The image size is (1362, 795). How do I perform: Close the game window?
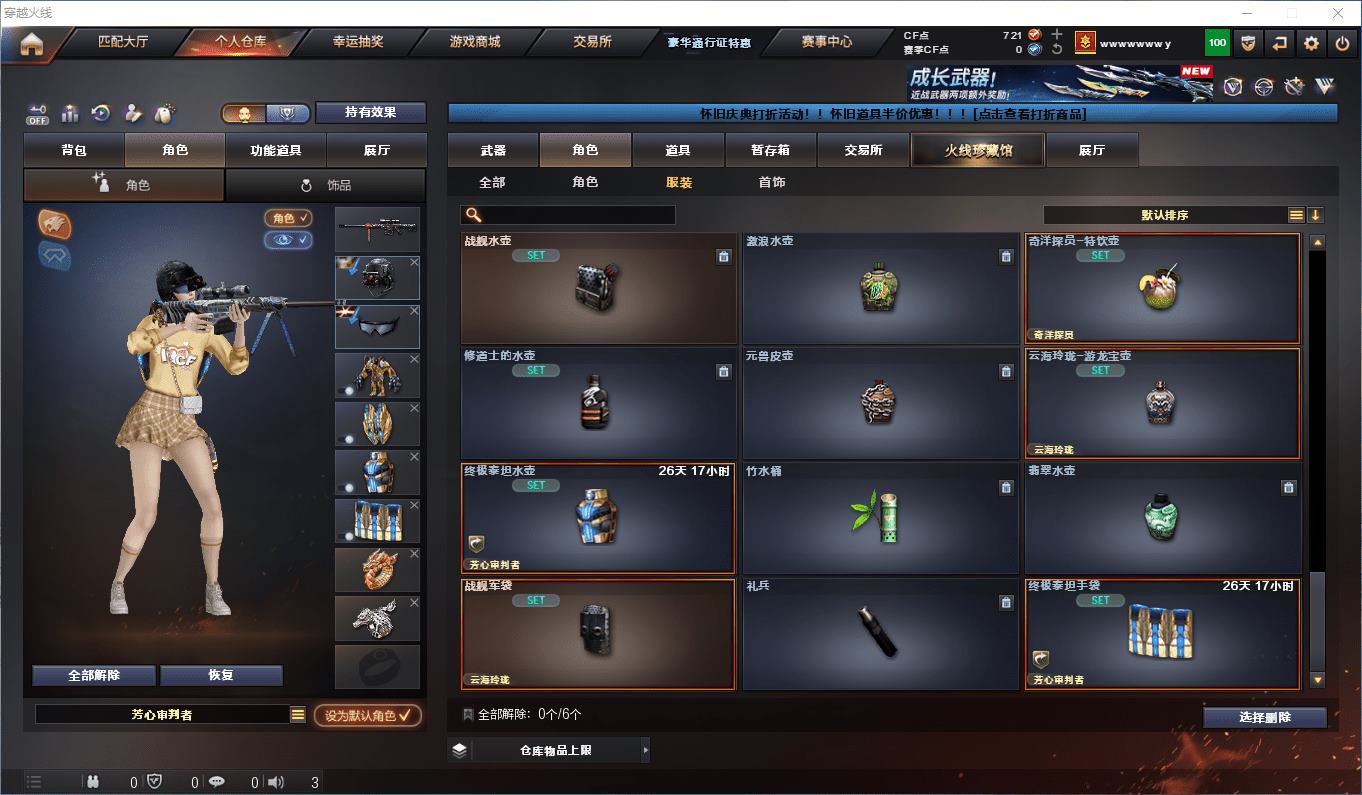(1339, 13)
